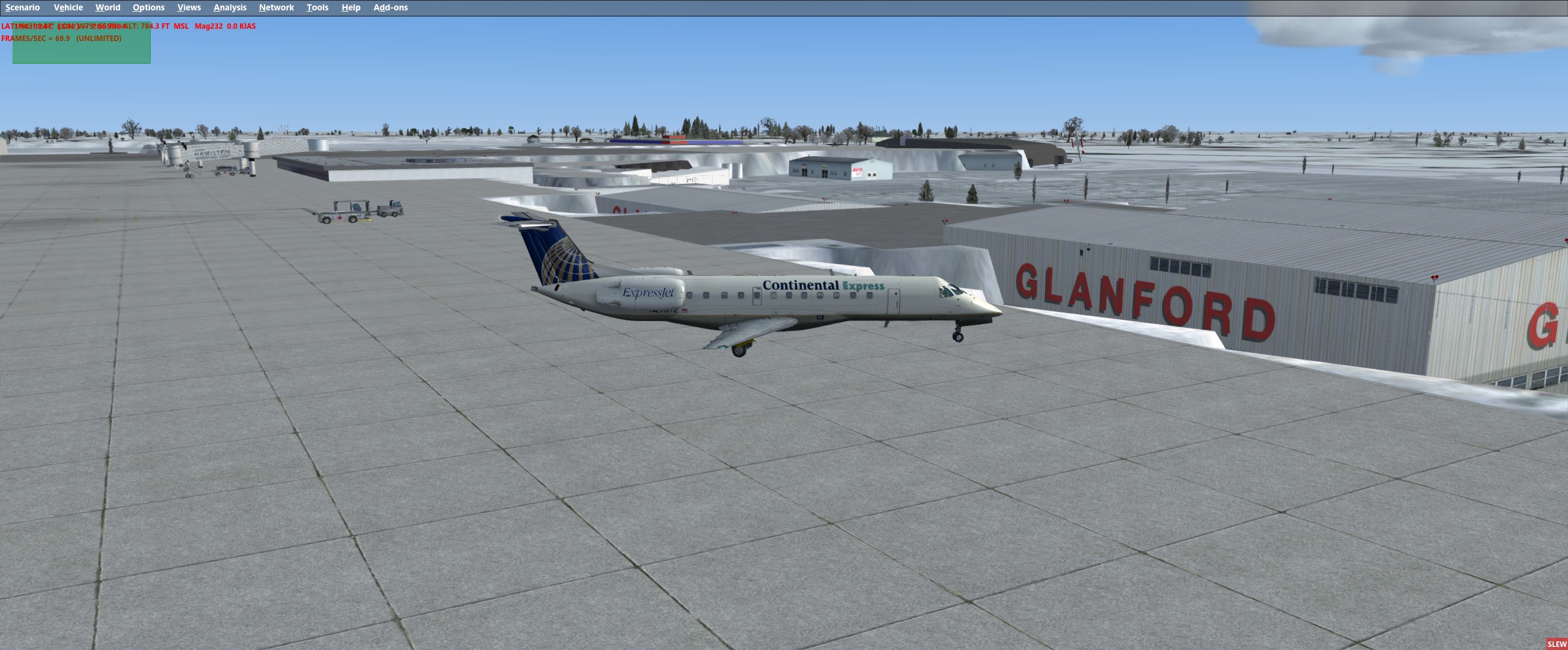This screenshot has width=1568, height=650.
Task: Open the Scenario menu
Action: [23, 7]
